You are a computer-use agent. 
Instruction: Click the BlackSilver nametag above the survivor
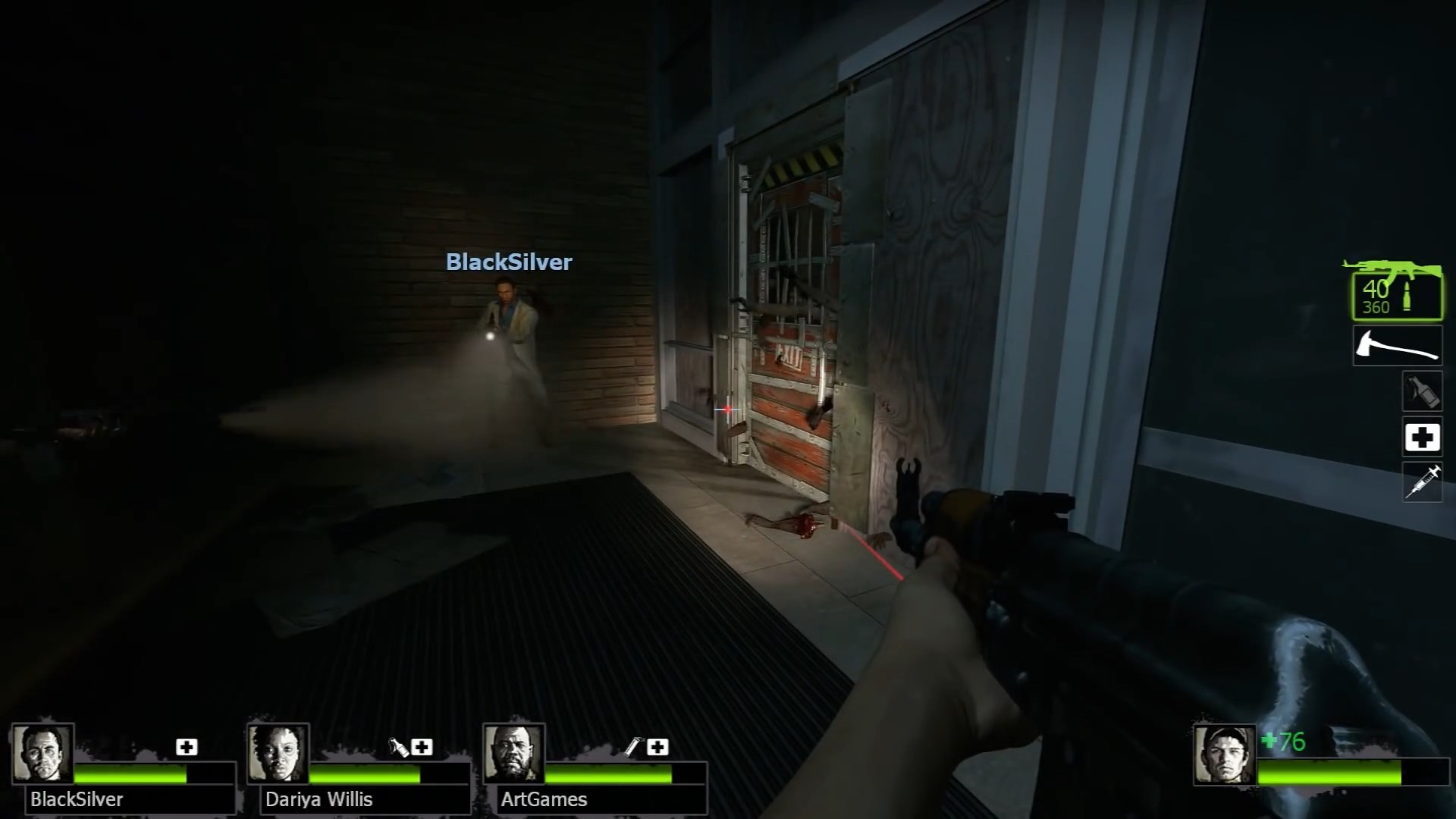click(x=509, y=262)
